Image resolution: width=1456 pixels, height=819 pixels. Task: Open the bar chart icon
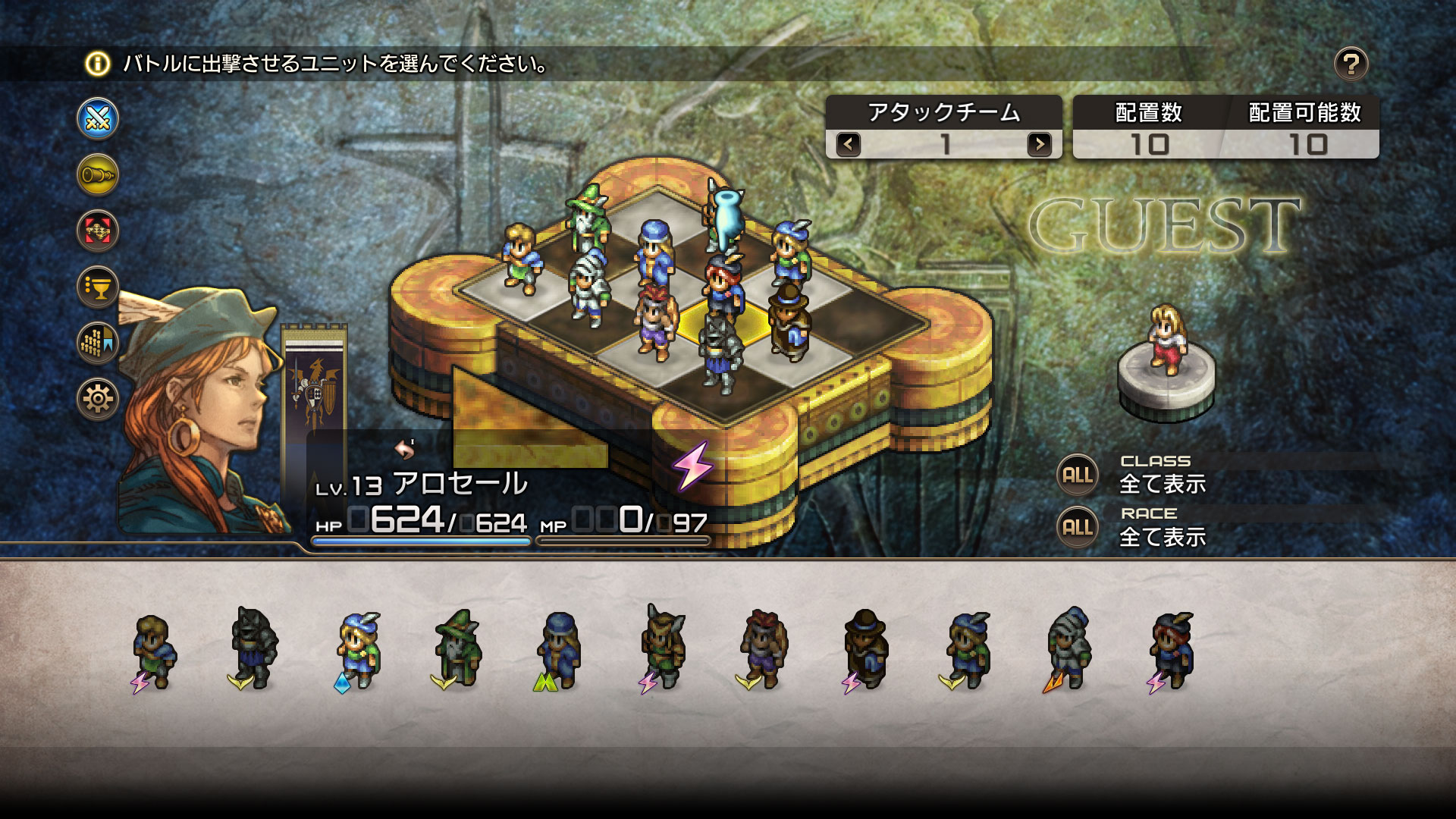pyautogui.click(x=98, y=342)
